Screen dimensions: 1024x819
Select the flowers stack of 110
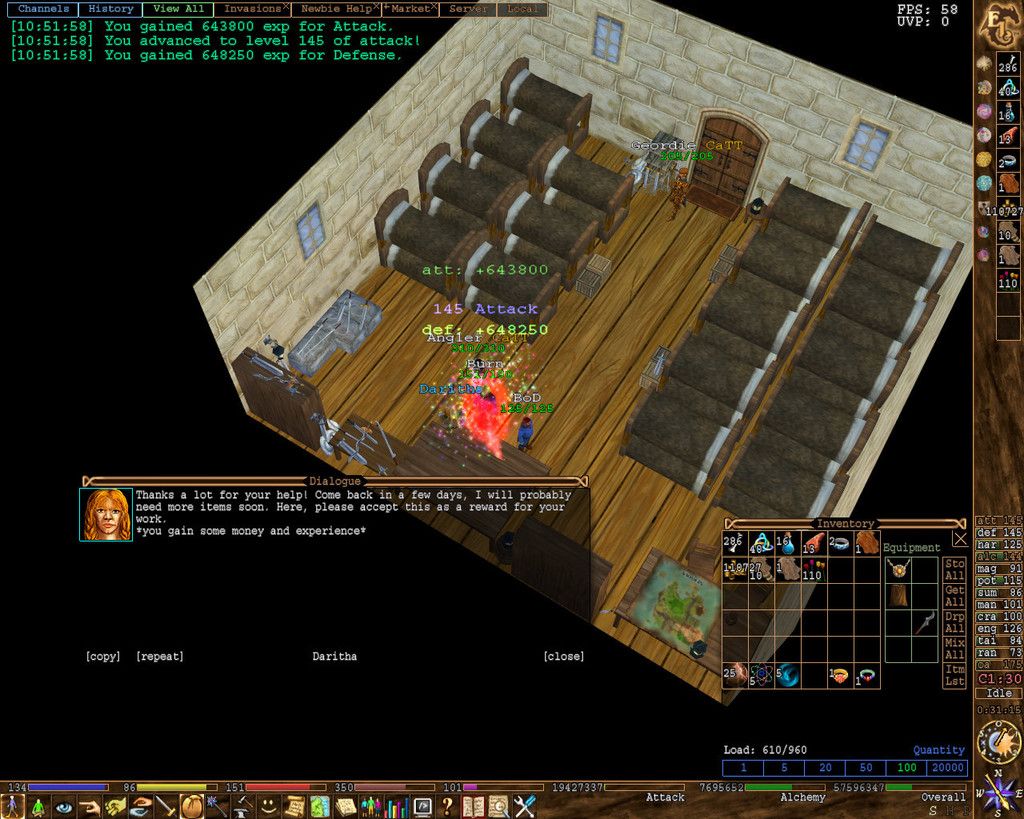click(812, 569)
